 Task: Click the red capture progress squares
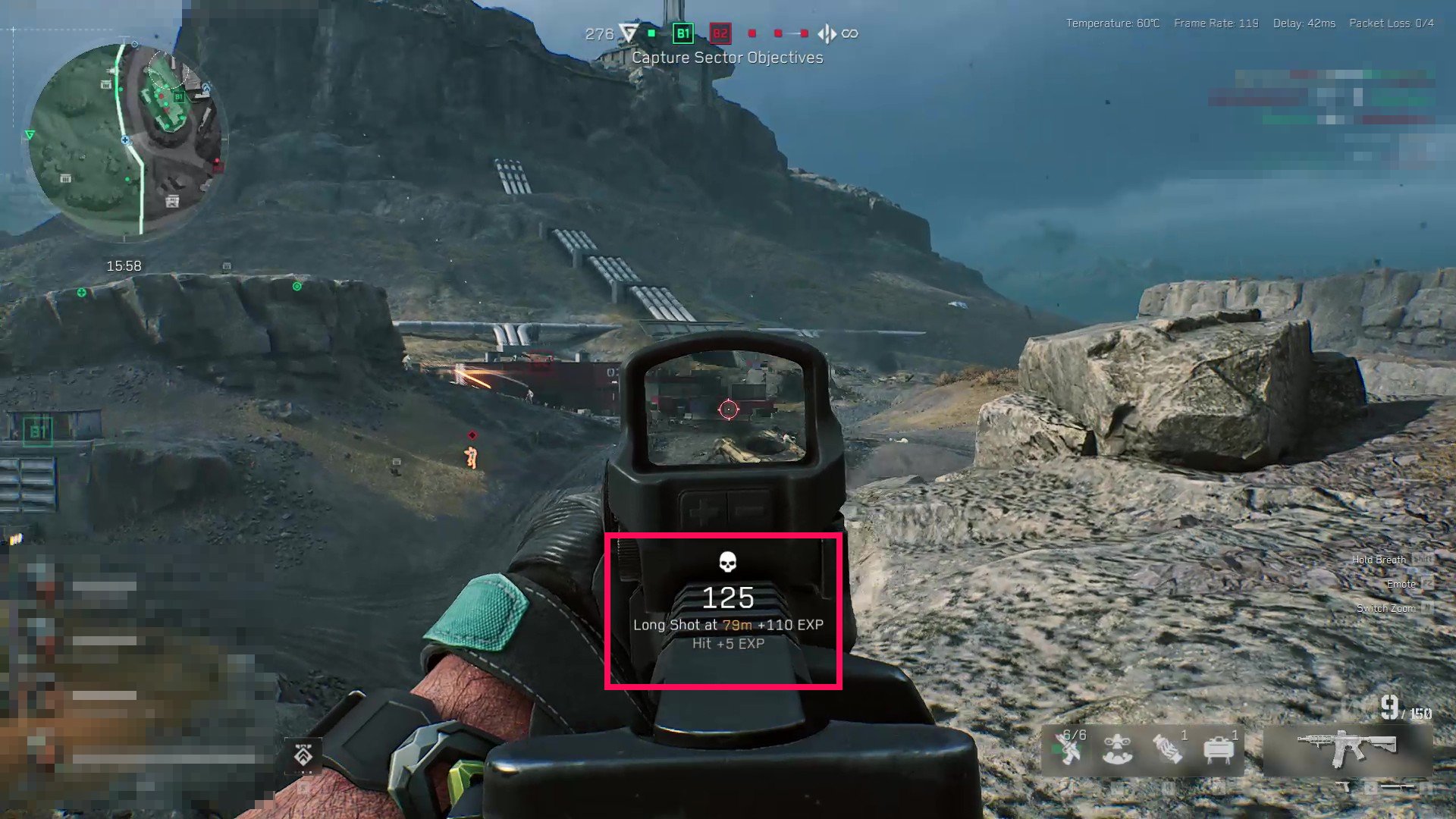tap(777, 33)
